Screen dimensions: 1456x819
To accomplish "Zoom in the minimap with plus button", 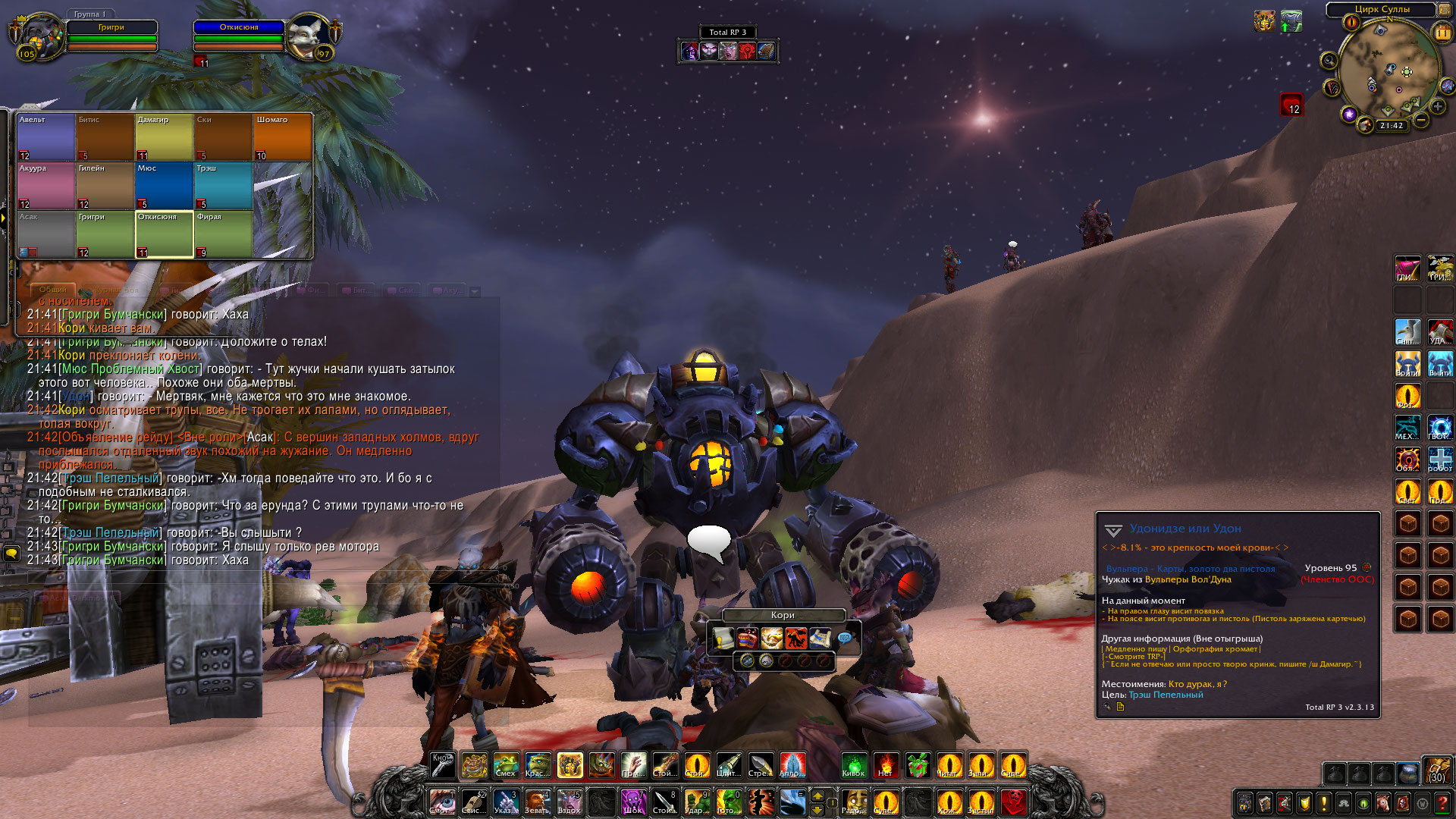I will (x=1438, y=107).
